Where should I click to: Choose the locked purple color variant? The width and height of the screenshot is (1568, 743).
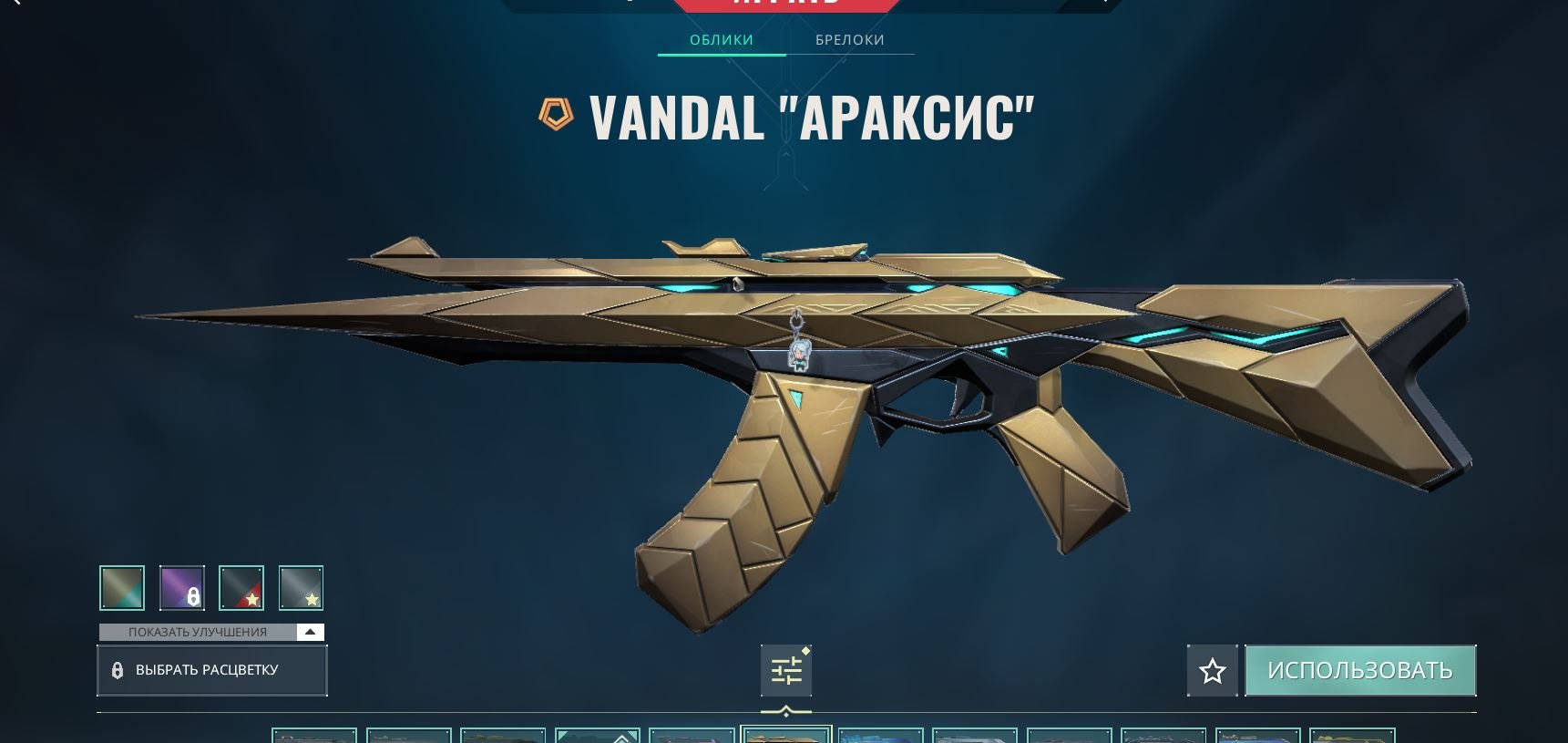click(x=182, y=588)
